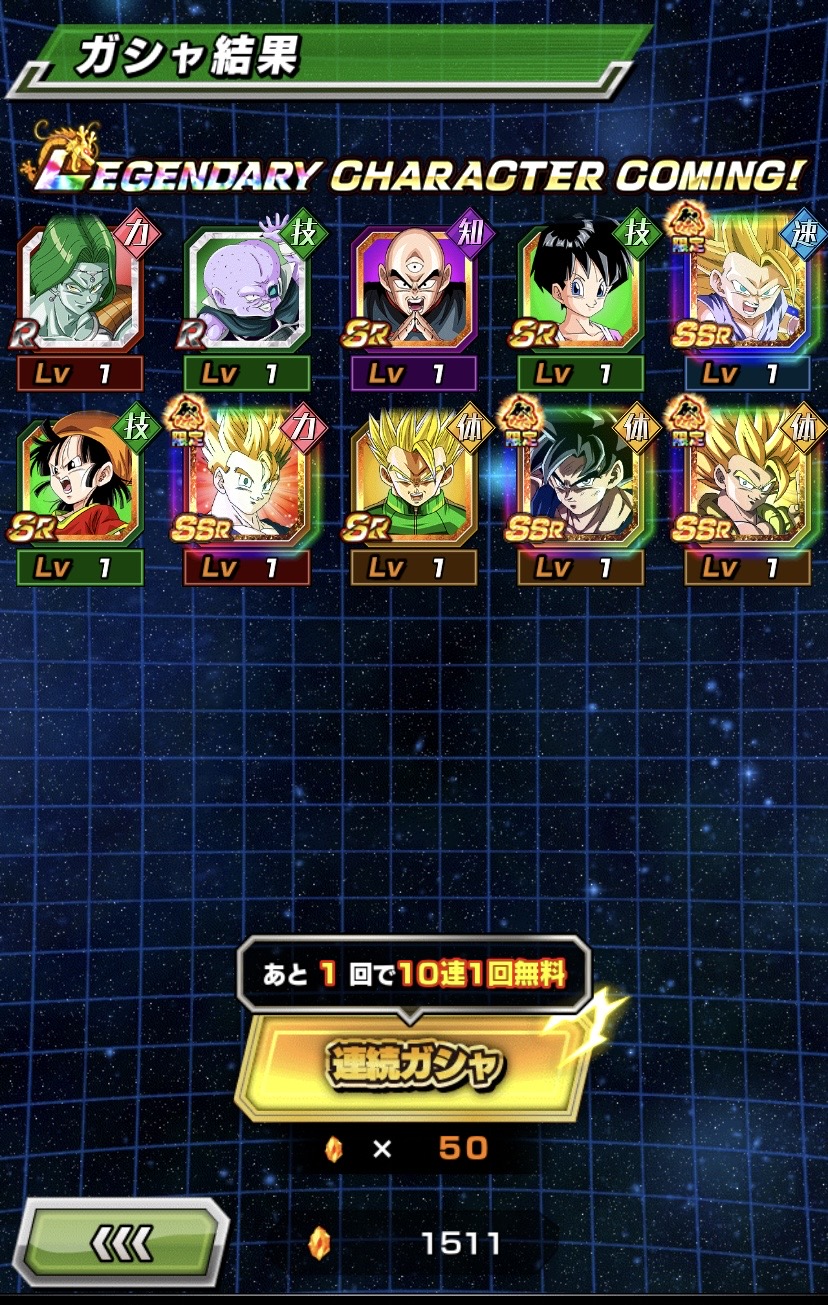Select the Pan SR card with orange bandana
This screenshot has width=828, height=1305.
point(80,482)
